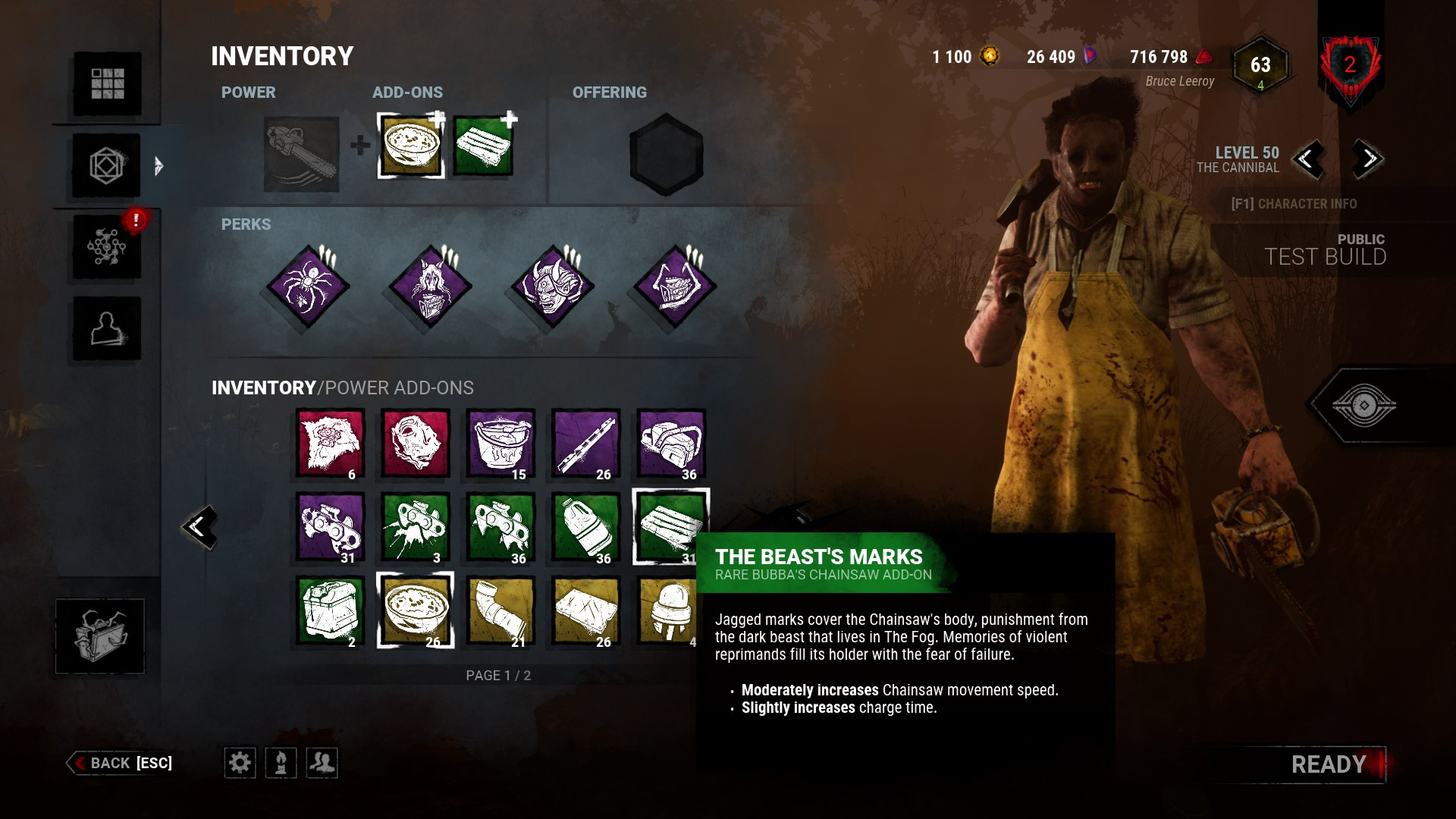Remove equipped chili bowl add-on

point(411,146)
